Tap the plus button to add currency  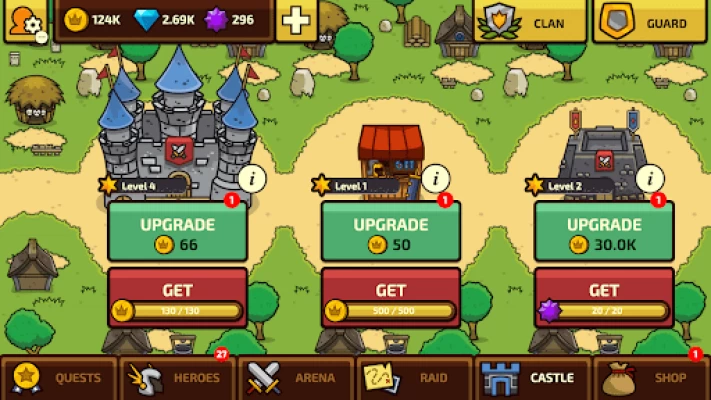(x=296, y=20)
